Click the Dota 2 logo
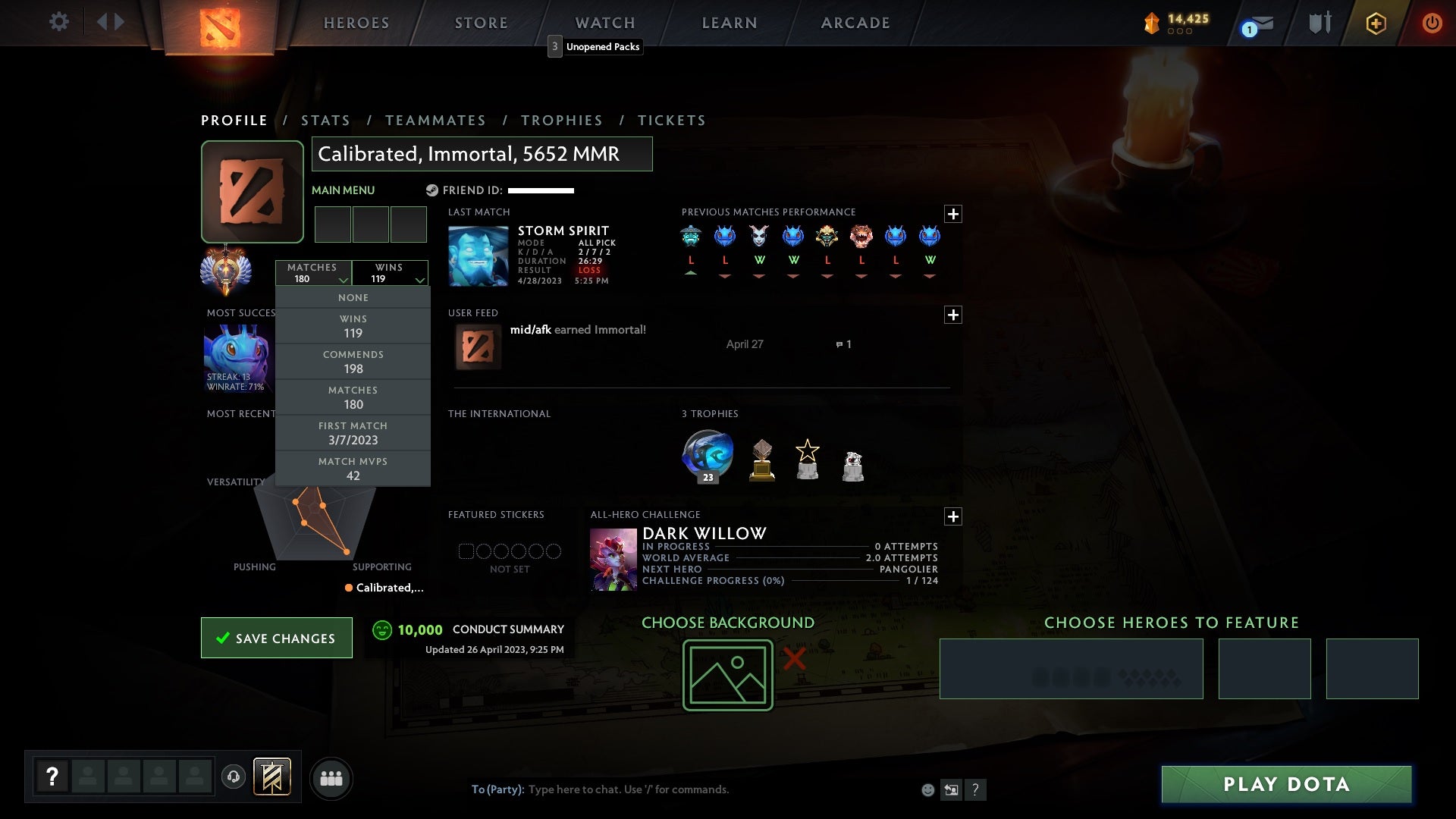The height and width of the screenshot is (819, 1456). [220, 27]
